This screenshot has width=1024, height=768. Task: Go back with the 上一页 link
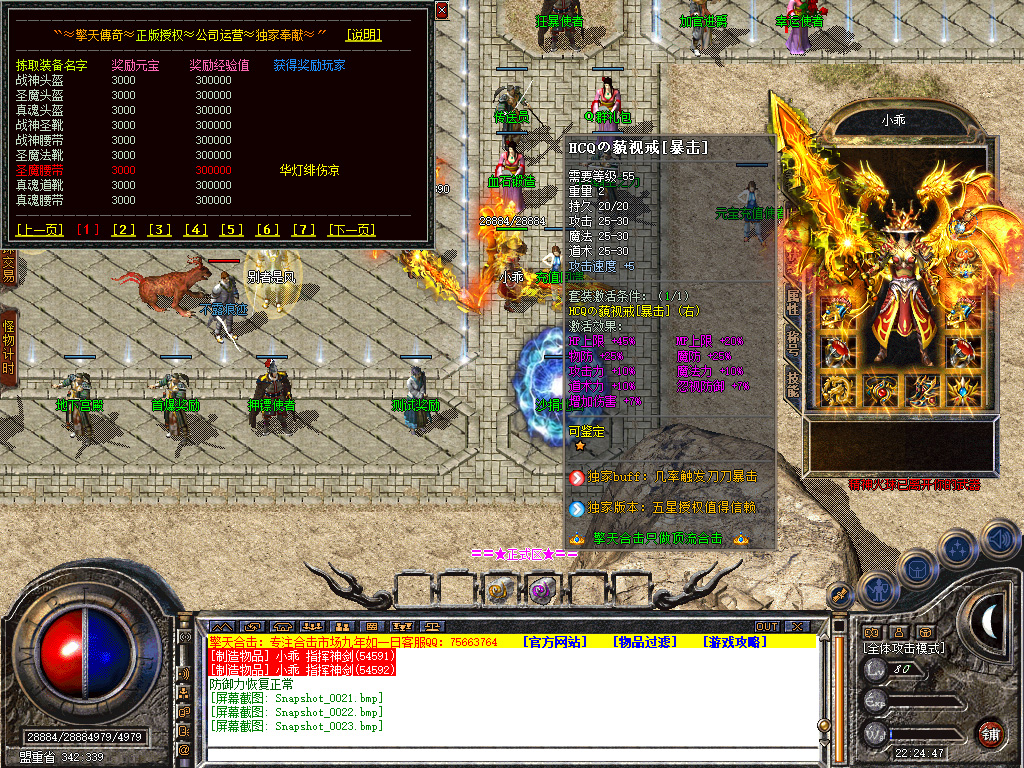pos(39,230)
